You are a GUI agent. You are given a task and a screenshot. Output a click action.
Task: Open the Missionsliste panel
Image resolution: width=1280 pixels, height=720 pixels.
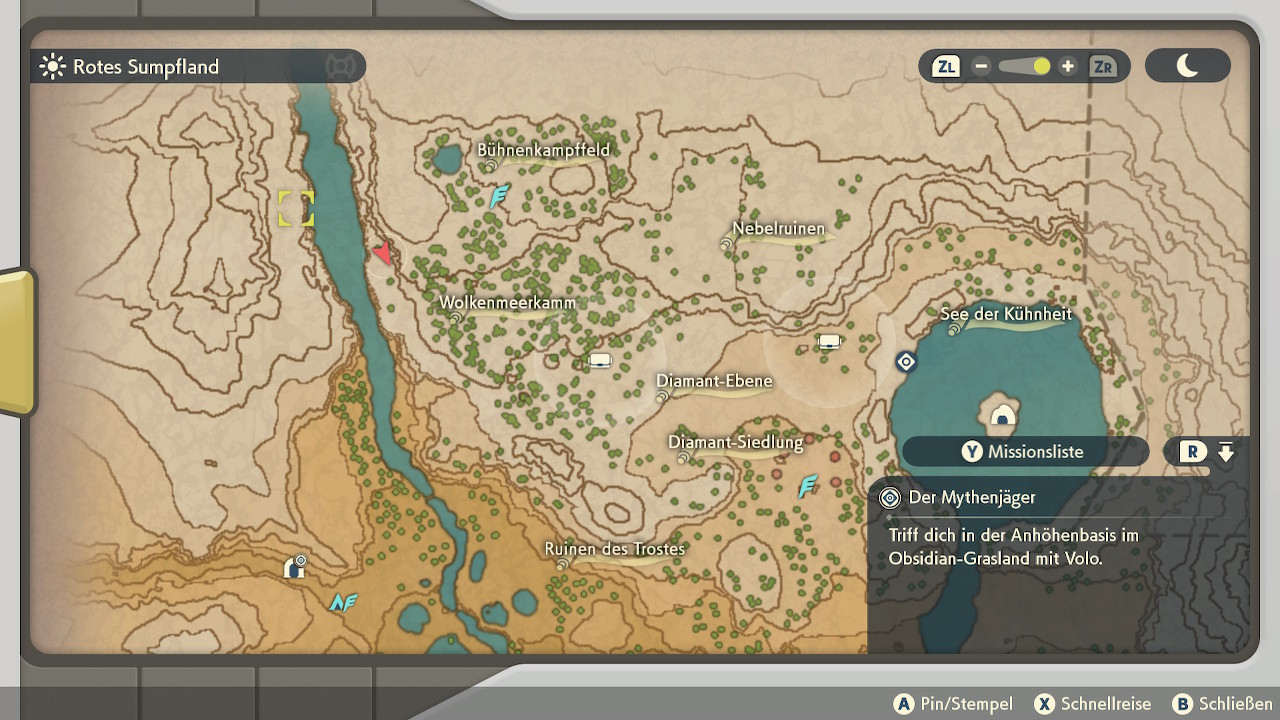coord(1025,452)
